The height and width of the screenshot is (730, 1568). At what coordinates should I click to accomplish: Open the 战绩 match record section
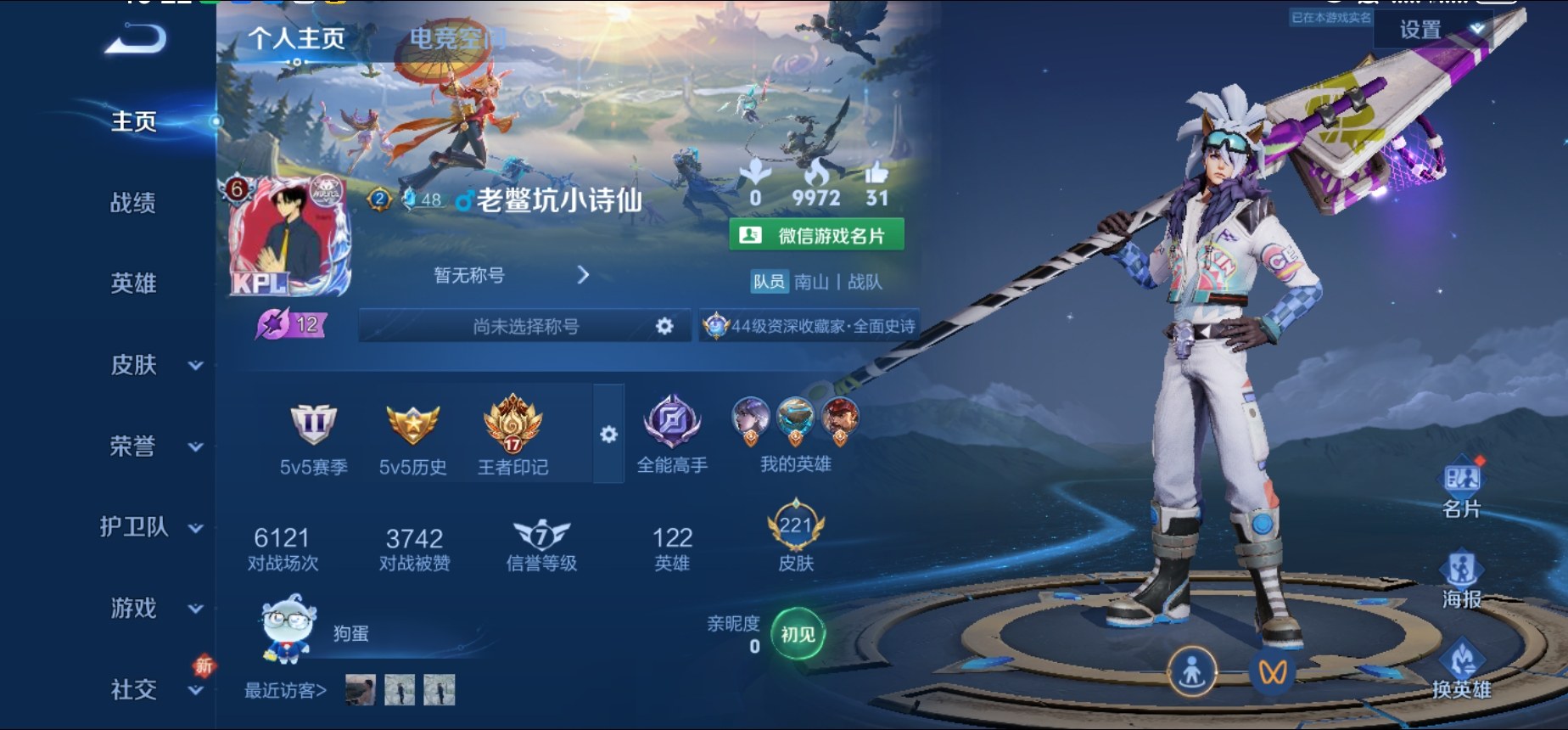click(x=133, y=203)
